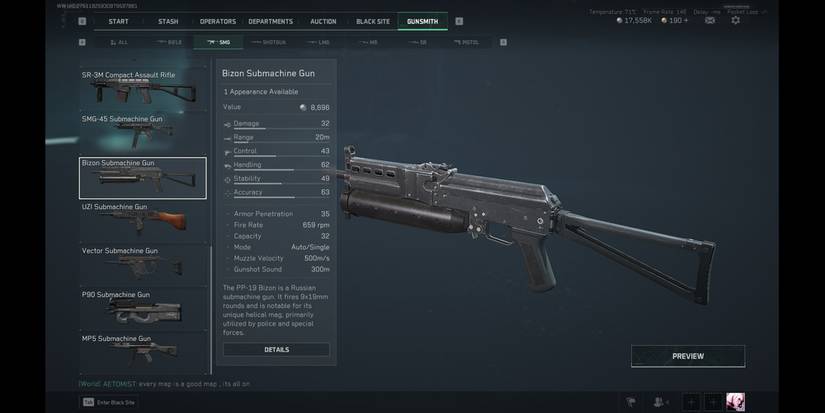The image size is (825, 413).
Task: Choose the UZI Submachine Gun
Action: click(143, 220)
